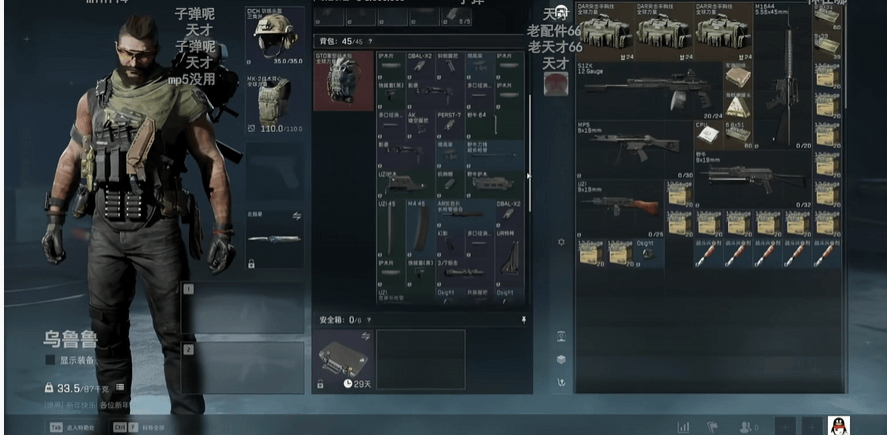The width and height of the screenshot is (887, 435).
Task: Click the equipped knife melee slot
Action: pos(274,238)
